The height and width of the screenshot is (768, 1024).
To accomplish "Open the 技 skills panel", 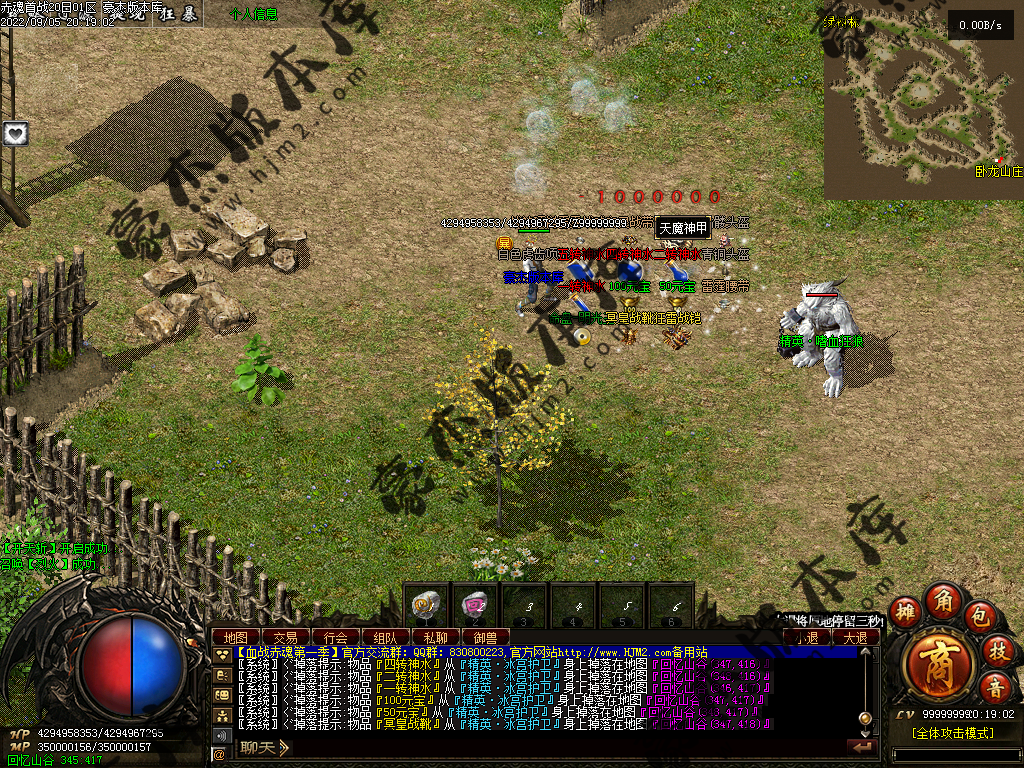I will [x=996, y=650].
